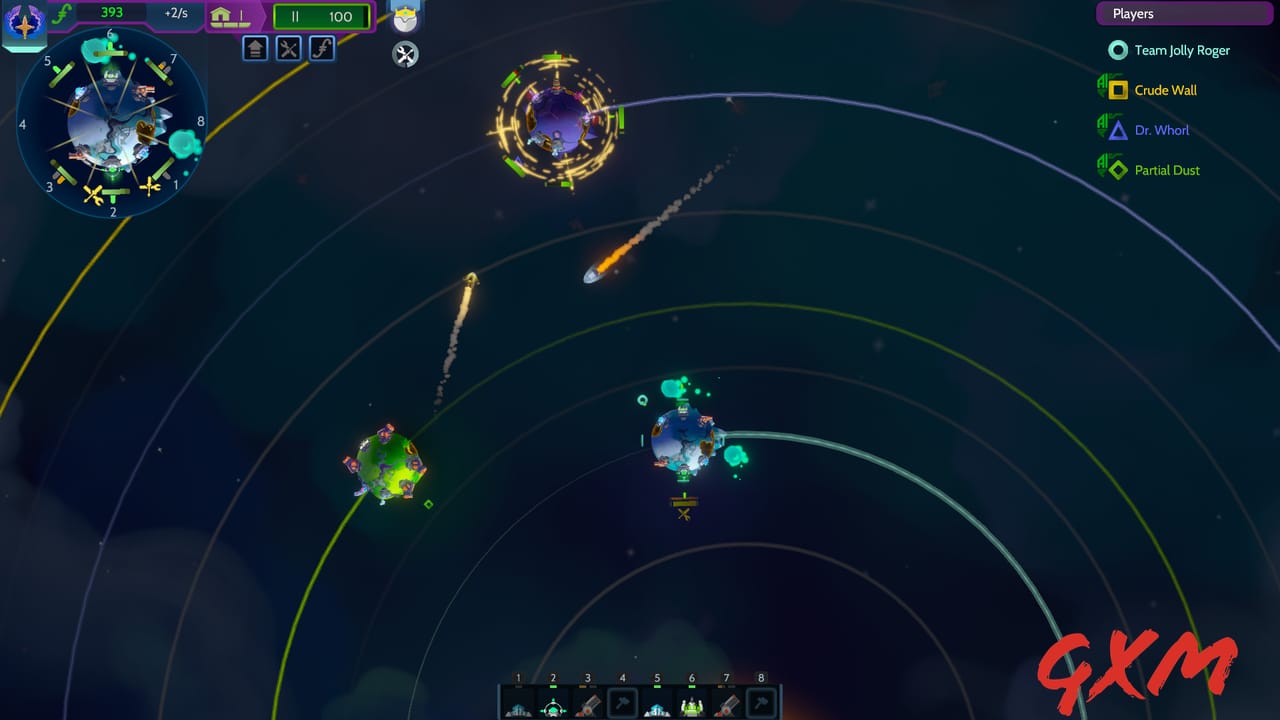Open the crossed-tools construction icon
Screen dimensions: 1280x720
[x=288, y=48]
